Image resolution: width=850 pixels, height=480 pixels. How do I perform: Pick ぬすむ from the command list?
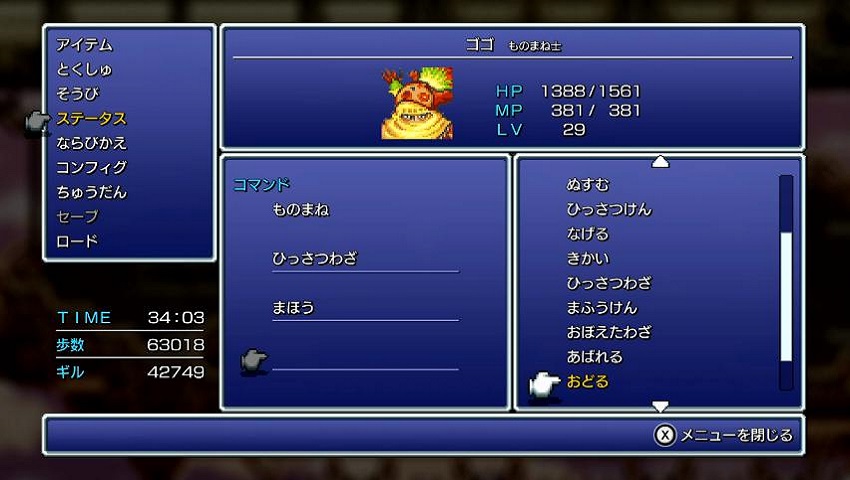tap(588, 185)
